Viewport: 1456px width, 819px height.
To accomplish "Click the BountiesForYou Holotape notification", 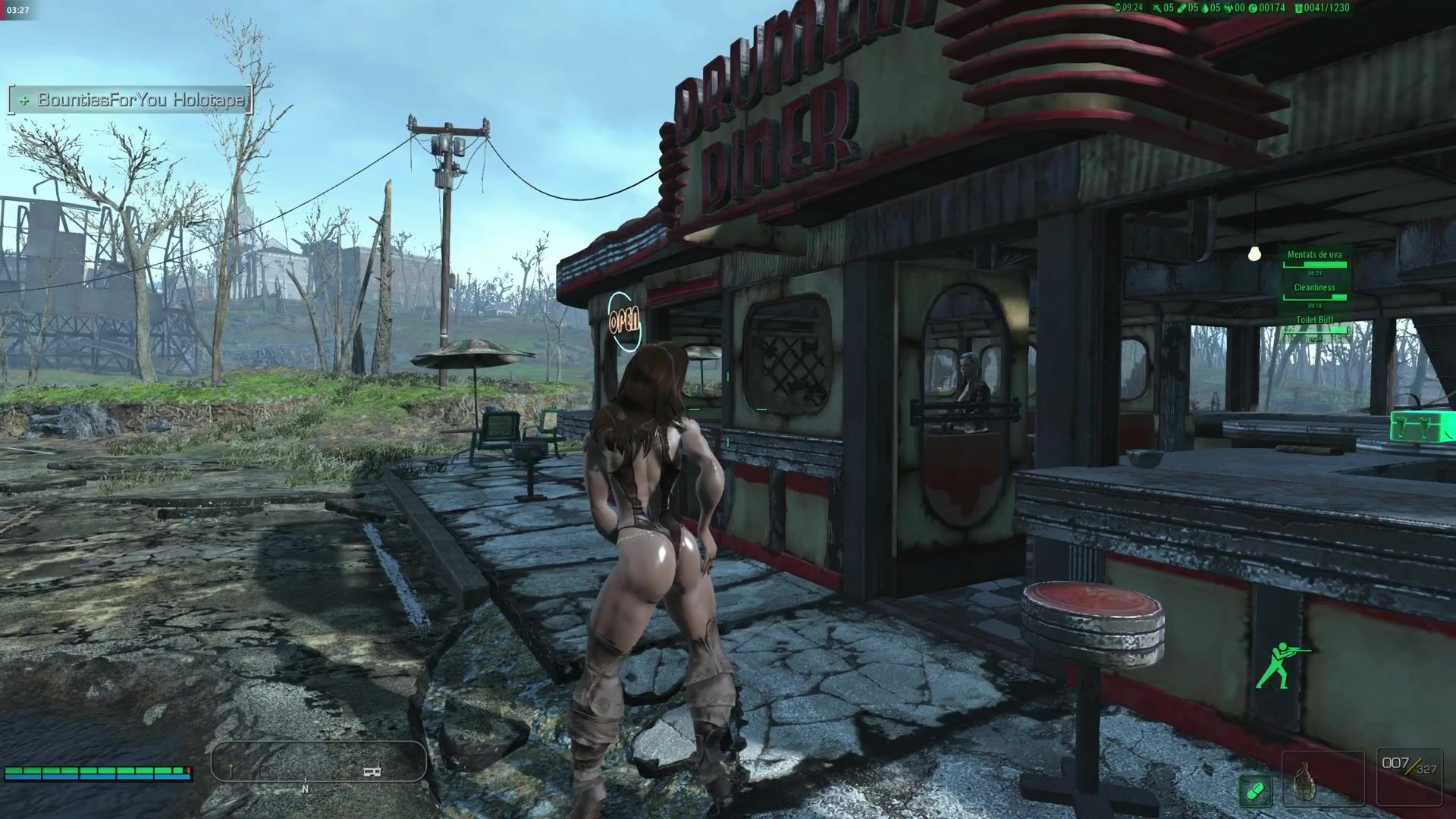I will [x=130, y=100].
